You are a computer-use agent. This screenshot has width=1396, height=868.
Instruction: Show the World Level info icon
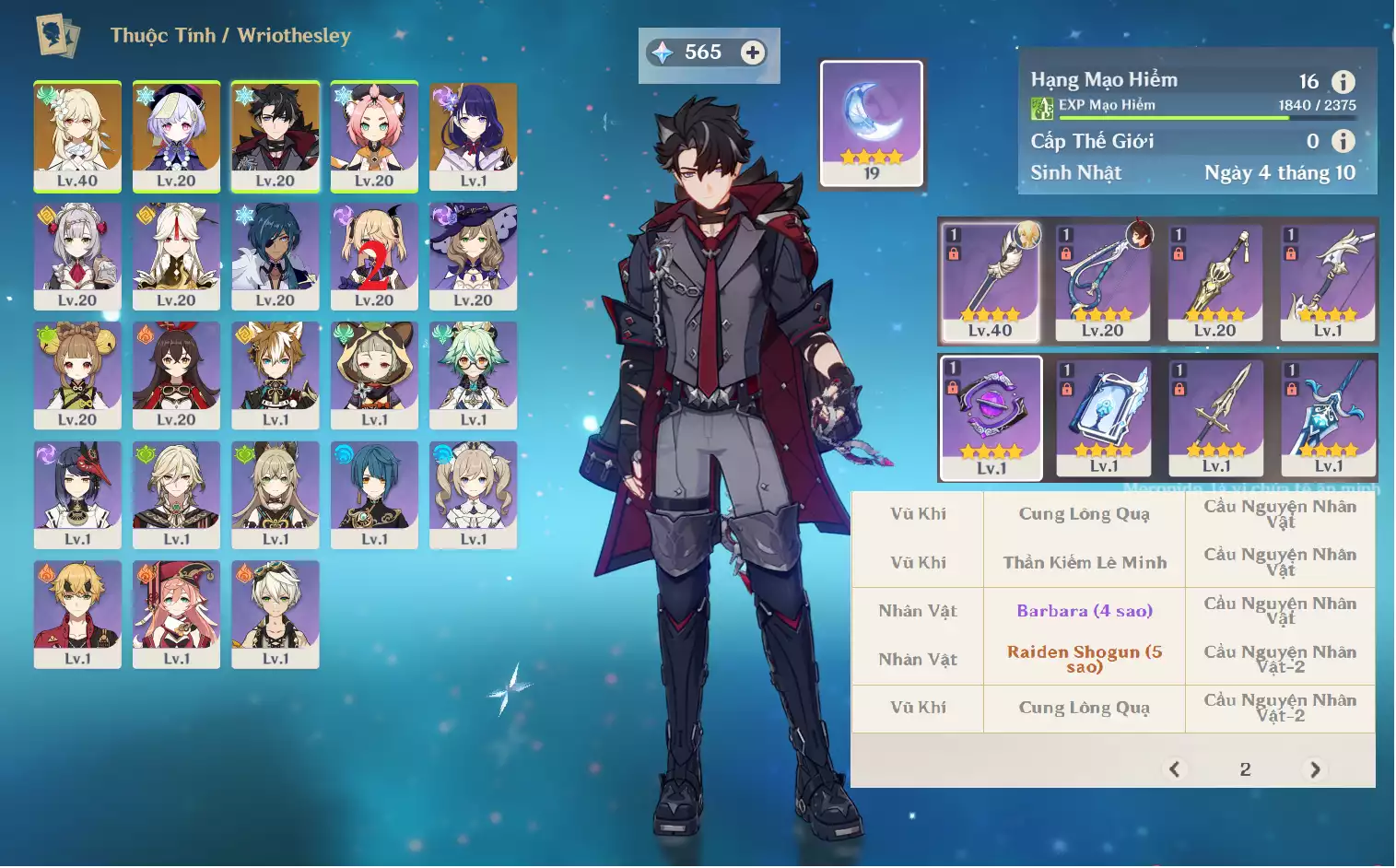tap(1343, 141)
